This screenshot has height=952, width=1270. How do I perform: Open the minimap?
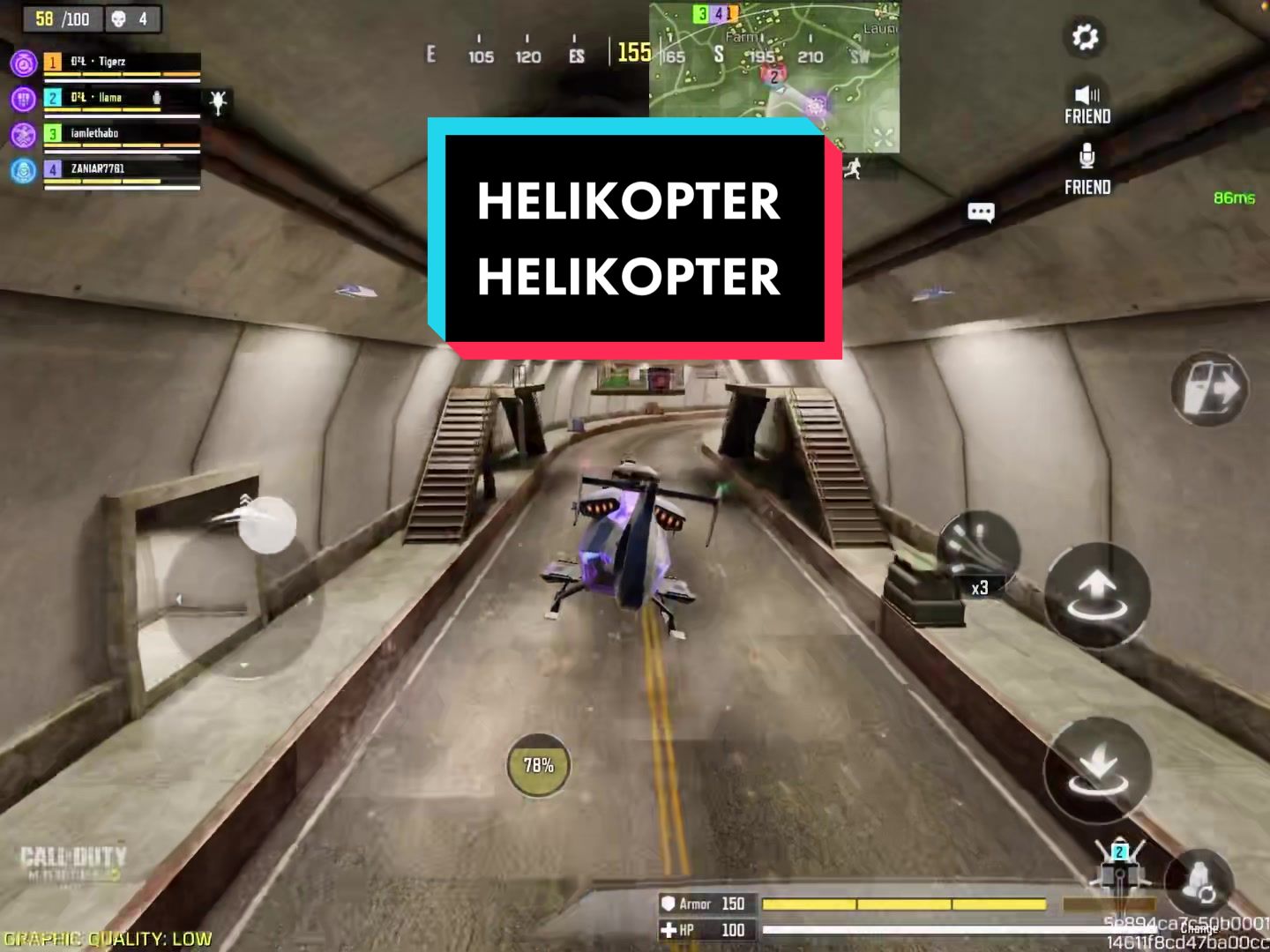click(774, 75)
